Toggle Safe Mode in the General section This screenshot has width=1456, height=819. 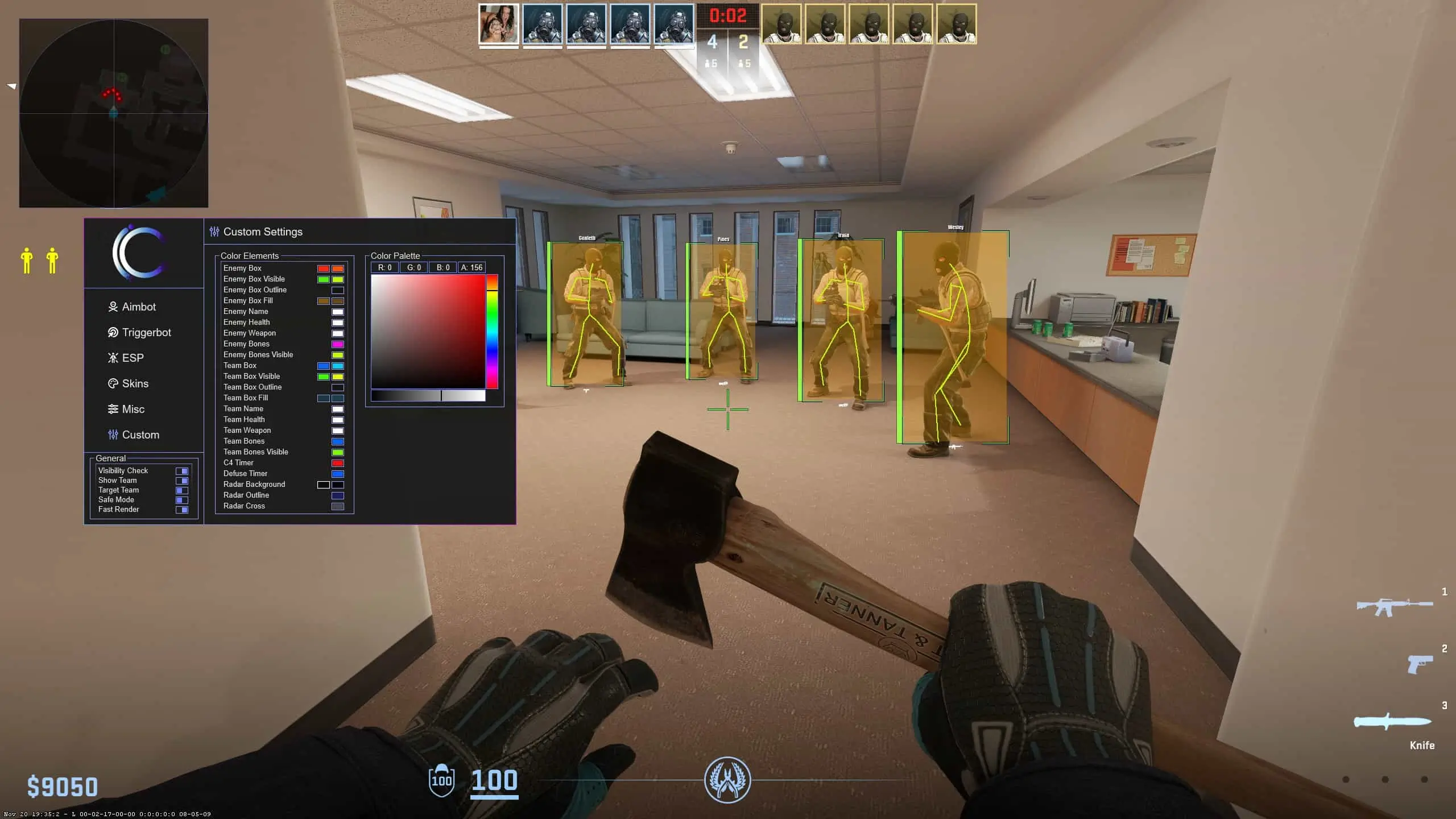pyautogui.click(x=183, y=500)
